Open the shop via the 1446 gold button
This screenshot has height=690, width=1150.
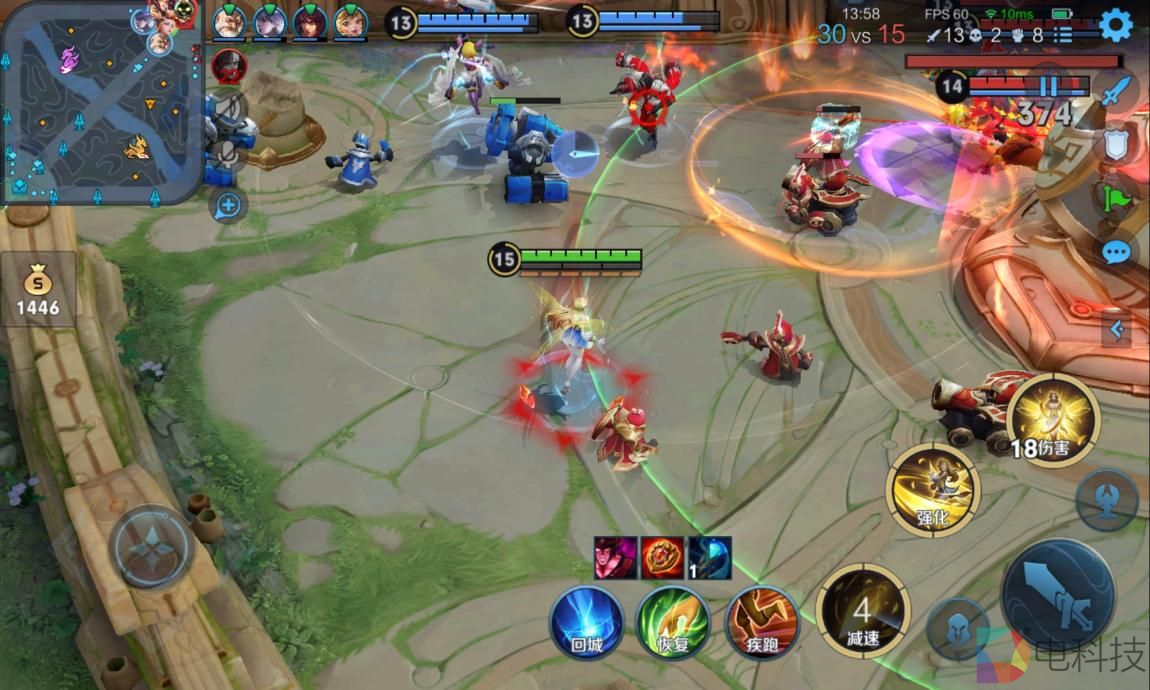38,289
